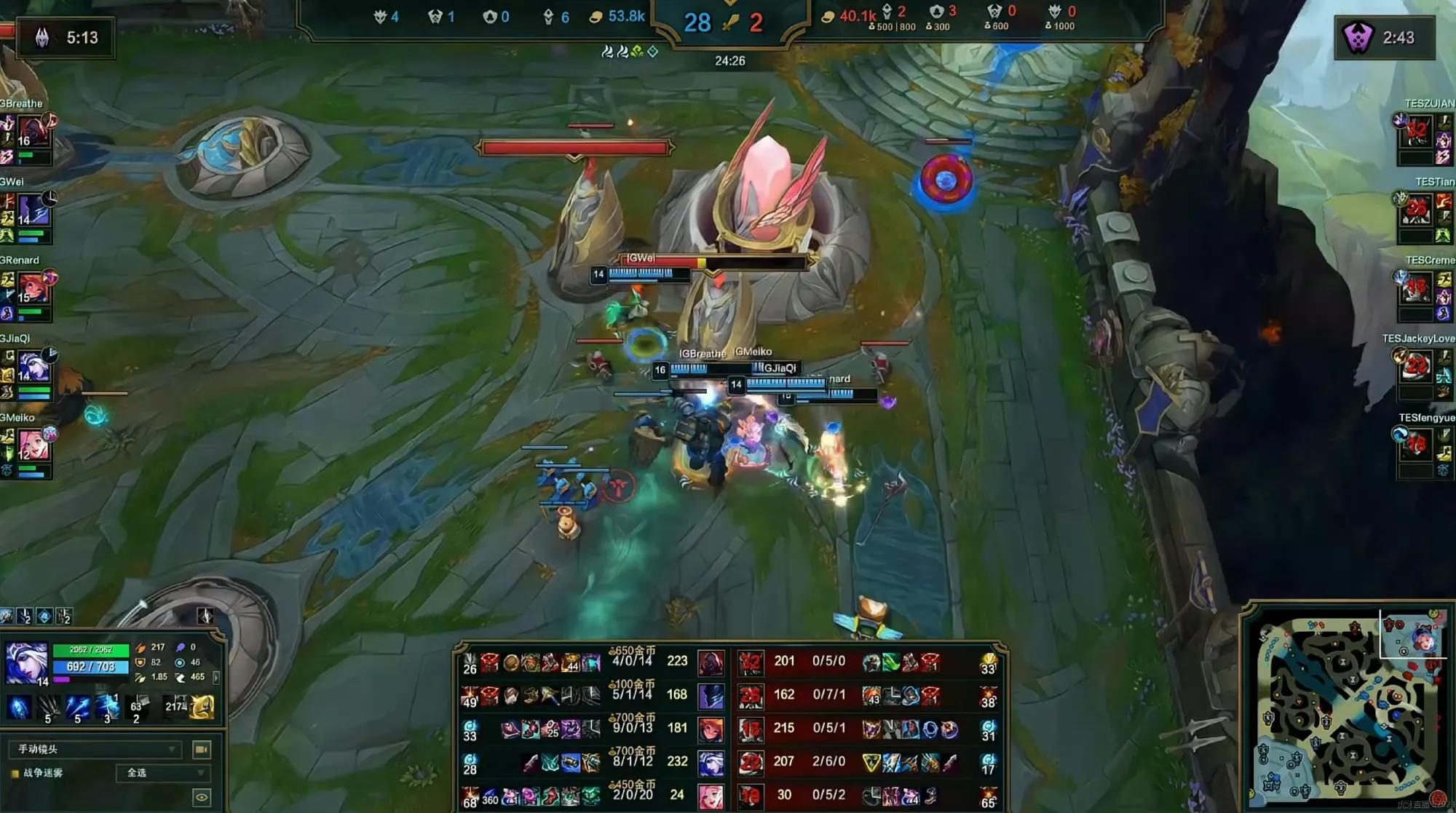Click the Baron timer icon showing 2:43
The image size is (1456, 813).
coord(1358,37)
